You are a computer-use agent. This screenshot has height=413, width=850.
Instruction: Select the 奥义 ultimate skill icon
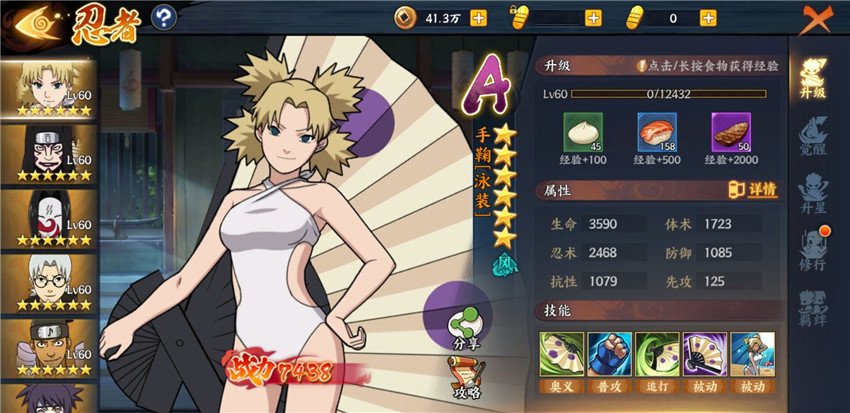coord(560,354)
